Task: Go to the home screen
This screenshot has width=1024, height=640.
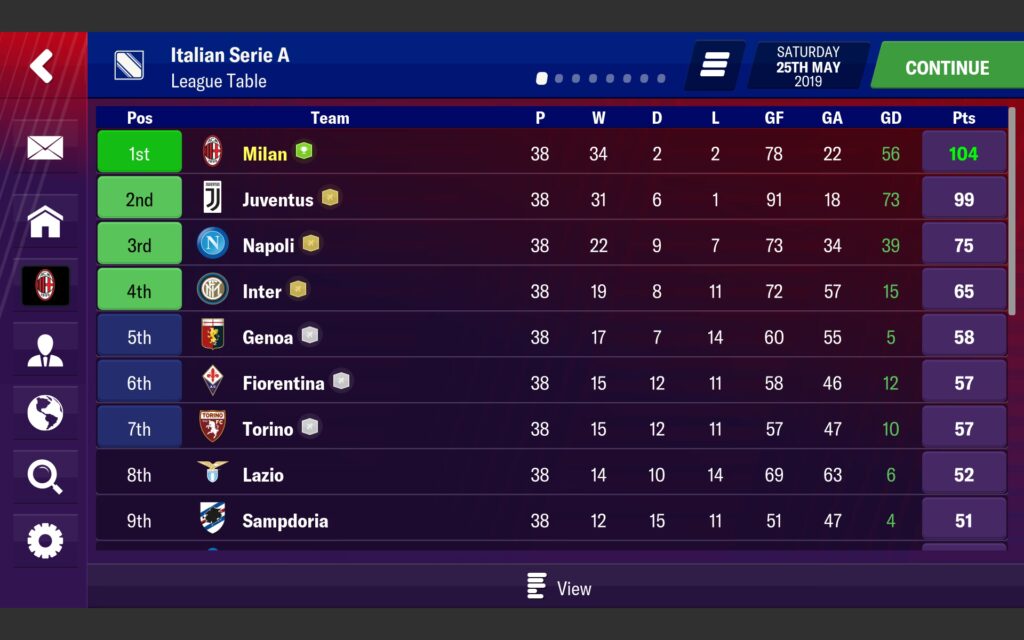Action: tap(45, 221)
